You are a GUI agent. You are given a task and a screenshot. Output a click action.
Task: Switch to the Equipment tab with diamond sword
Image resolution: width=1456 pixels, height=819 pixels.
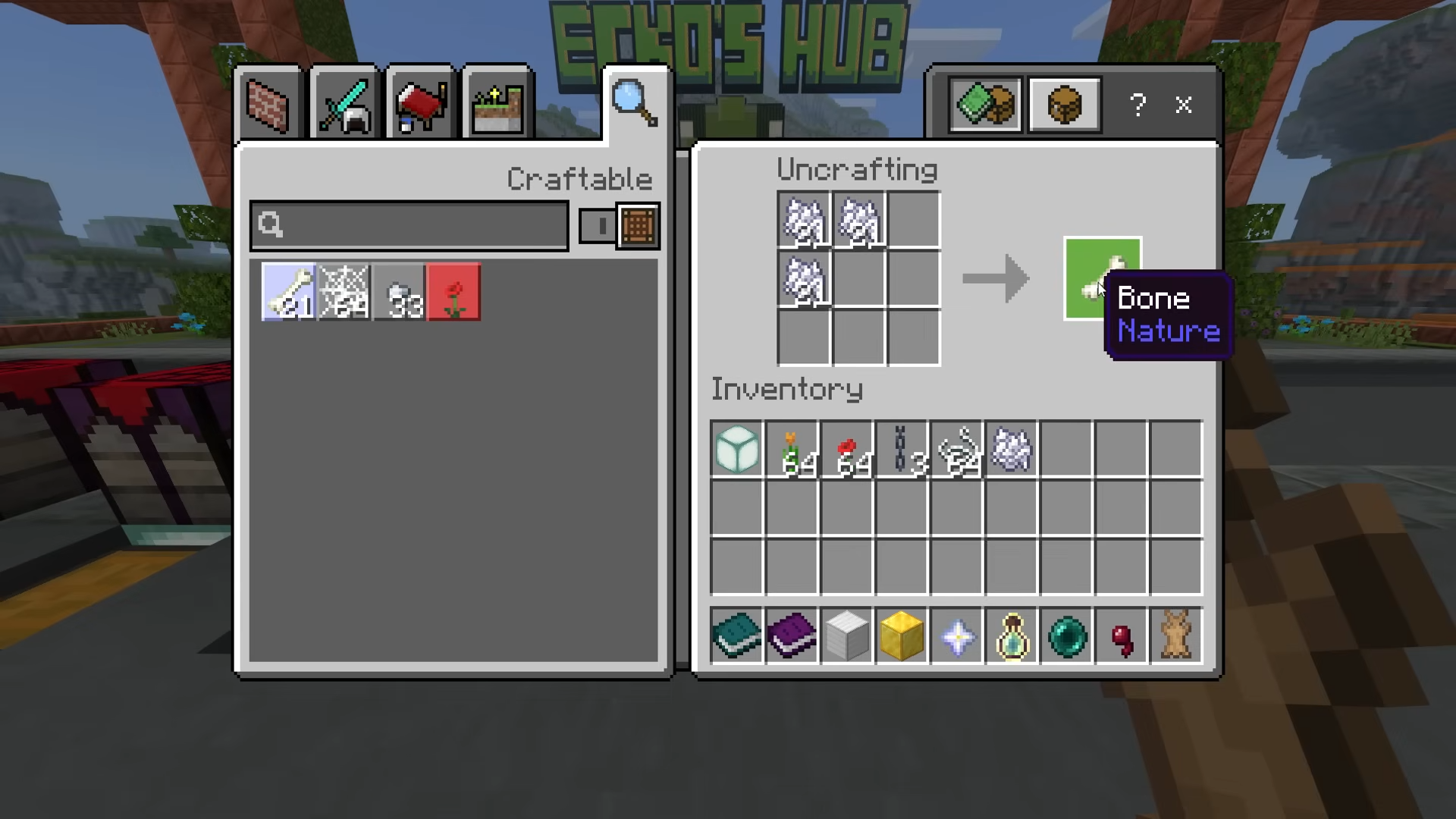(x=344, y=105)
